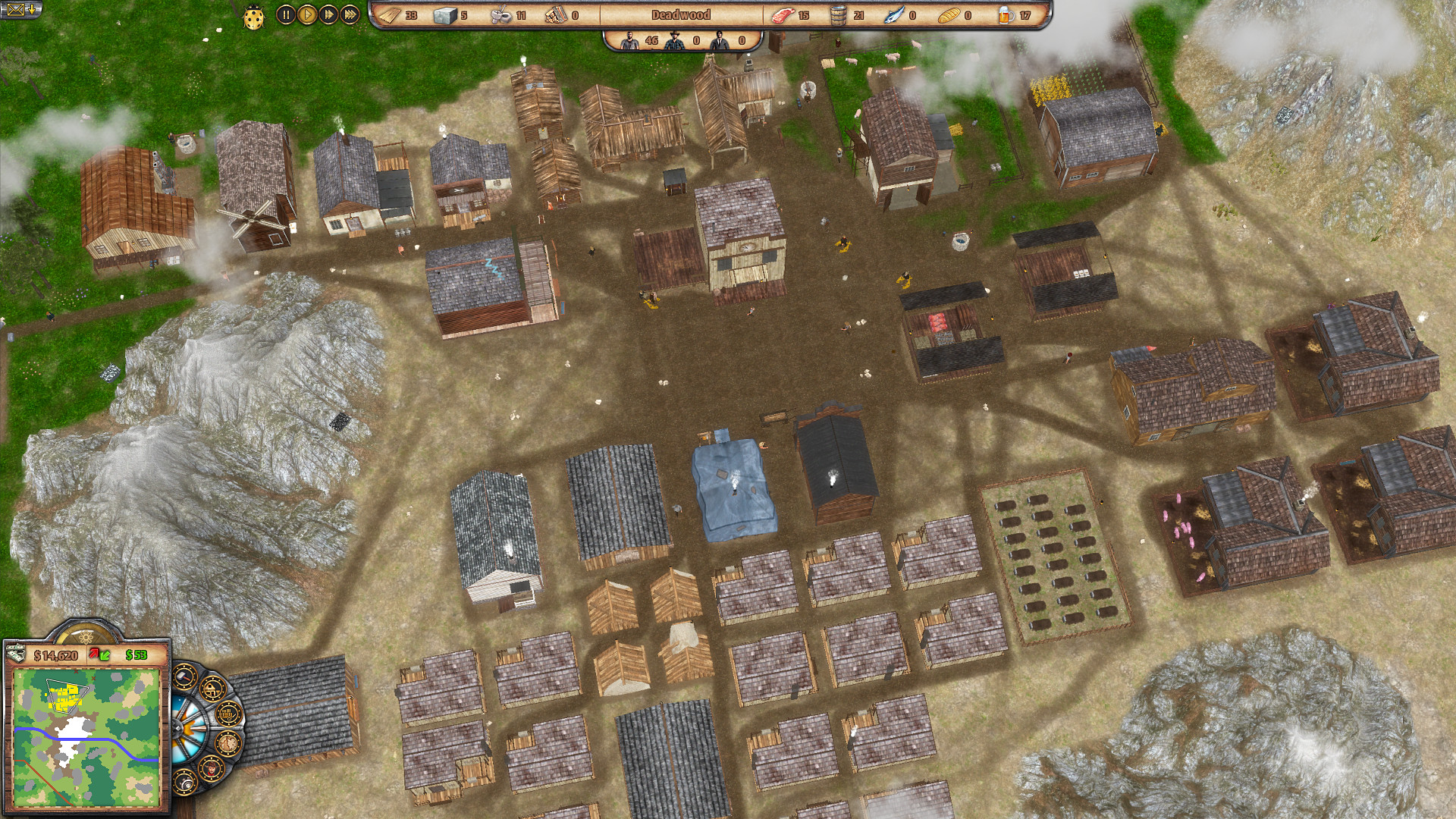Show income and expense arrows details
The width and height of the screenshot is (1456, 819).
pos(99,654)
